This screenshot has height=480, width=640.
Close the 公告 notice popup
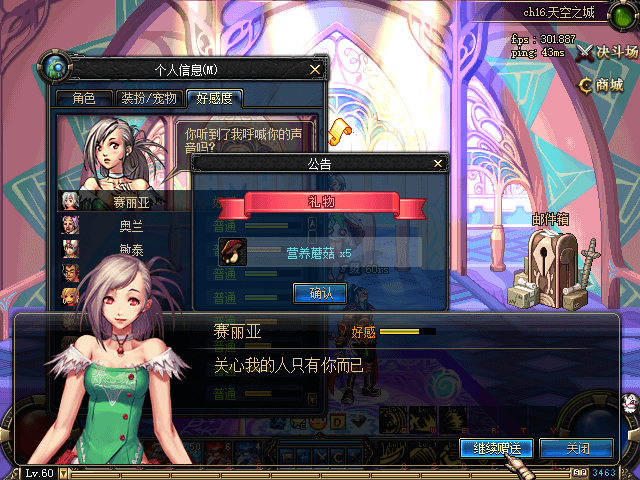pos(437,162)
